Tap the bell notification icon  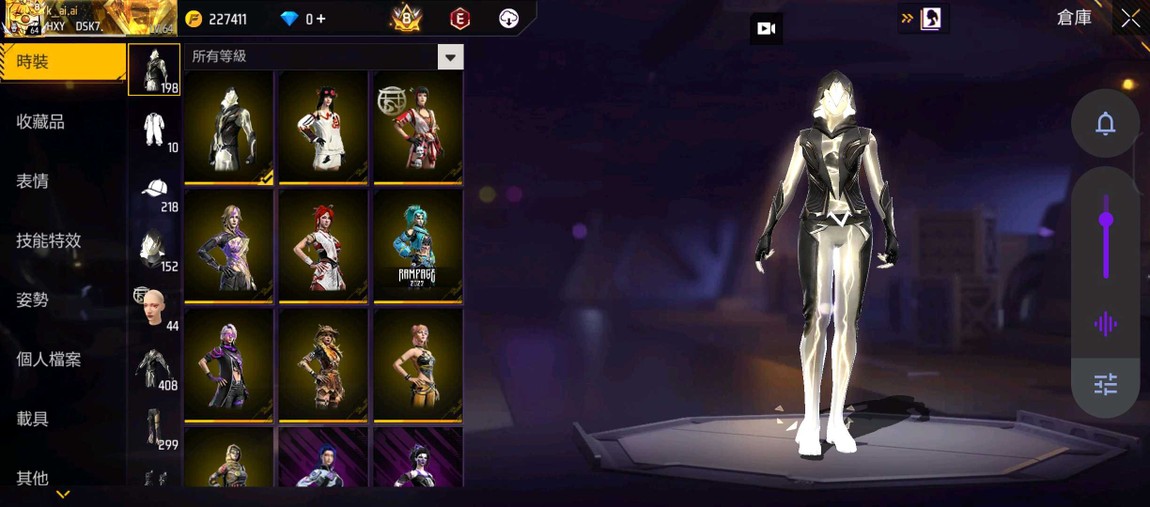[1105, 124]
